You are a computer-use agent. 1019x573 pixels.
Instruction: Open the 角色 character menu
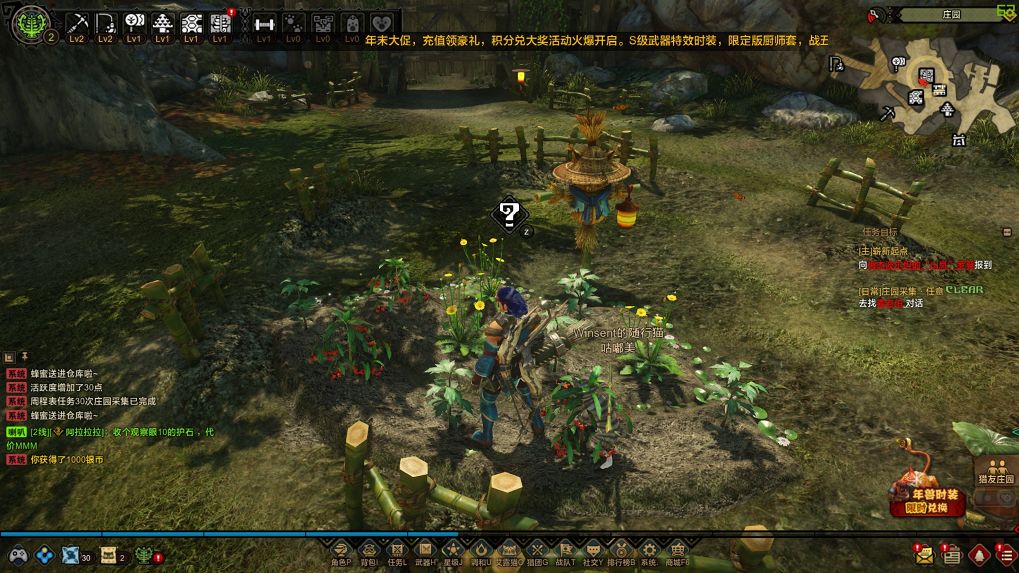[x=341, y=551]
